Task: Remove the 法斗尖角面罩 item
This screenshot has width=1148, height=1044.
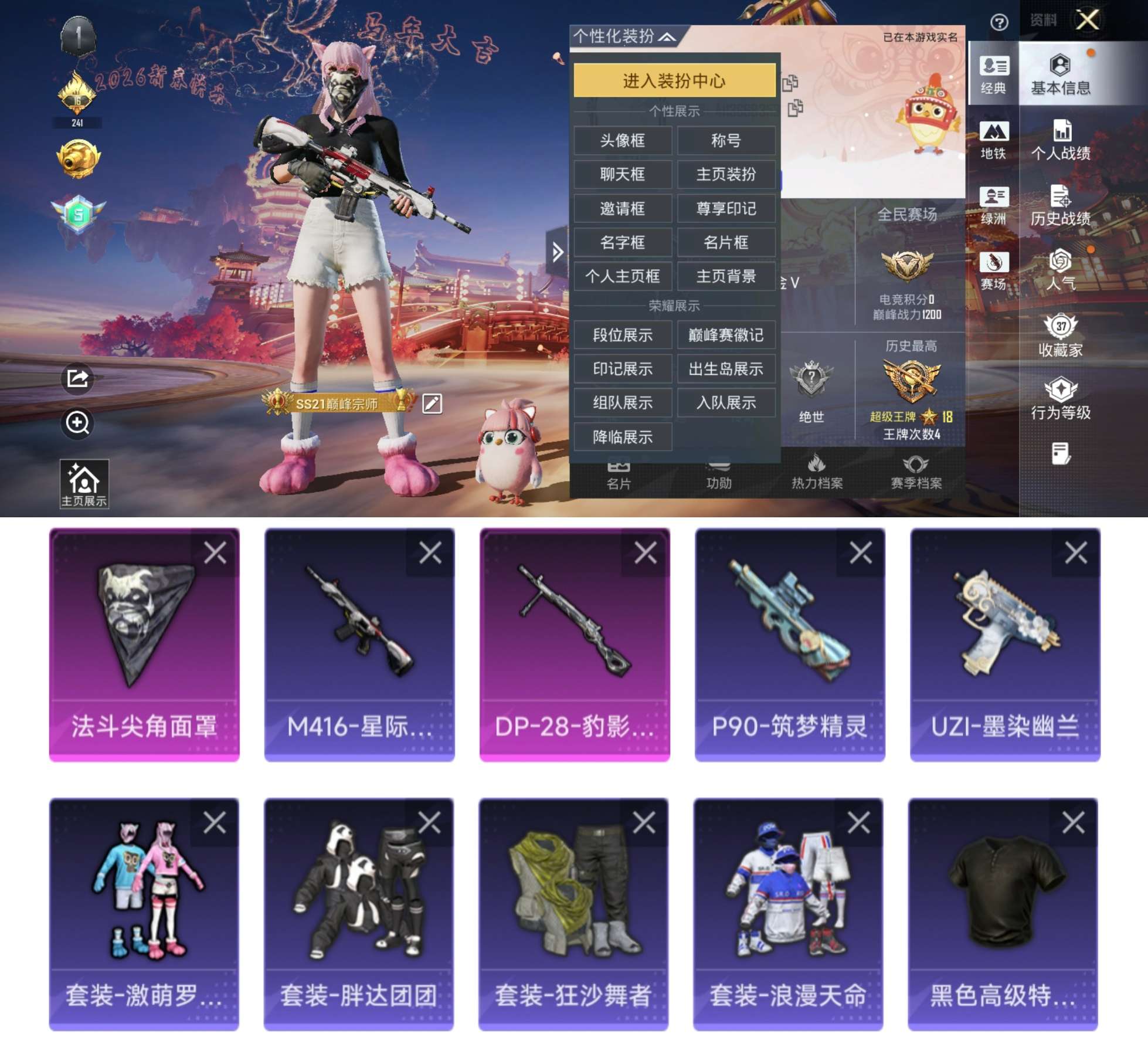Action: coord(217,552)
